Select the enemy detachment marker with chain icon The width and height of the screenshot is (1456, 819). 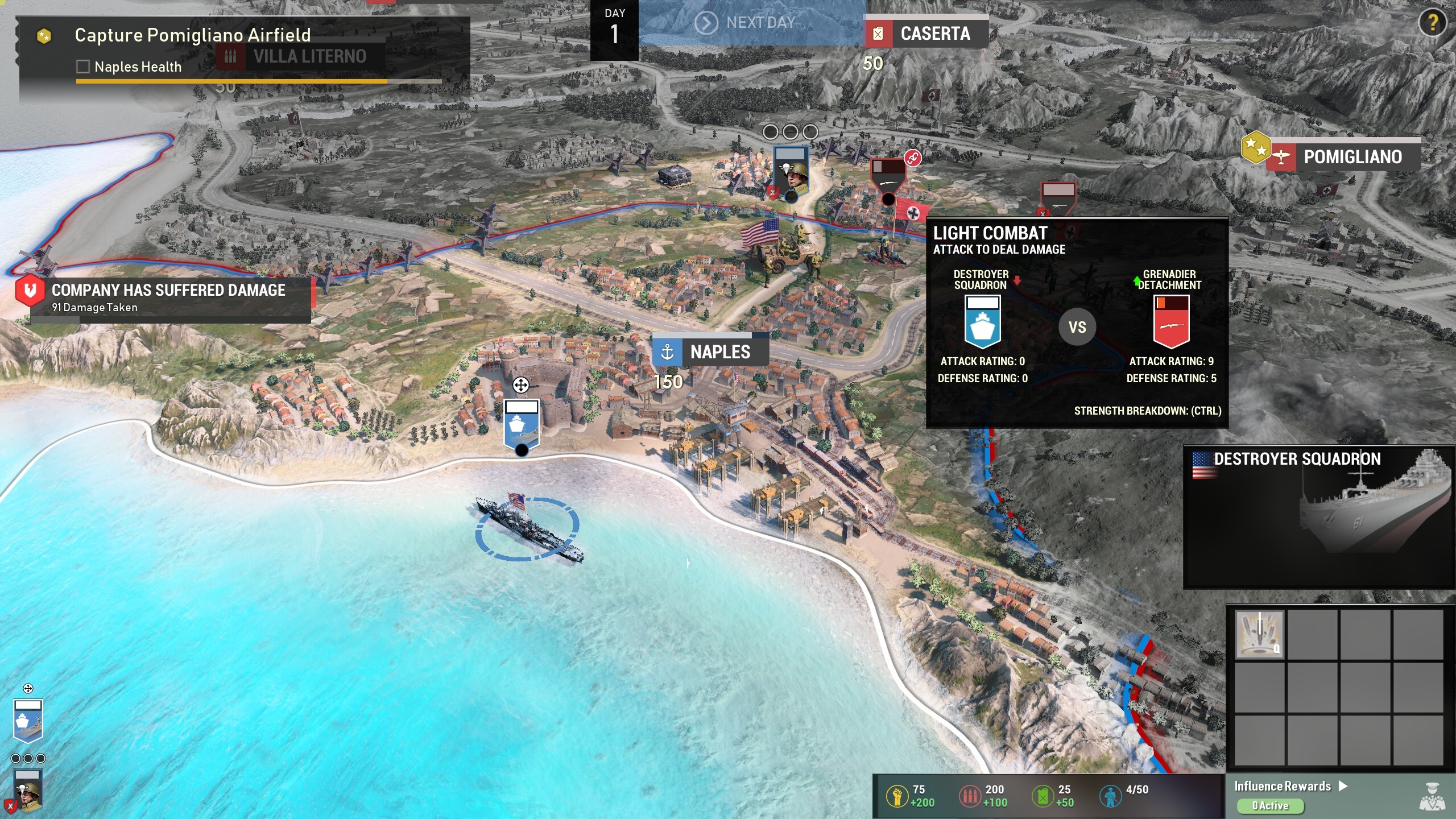tap(888, 176)
